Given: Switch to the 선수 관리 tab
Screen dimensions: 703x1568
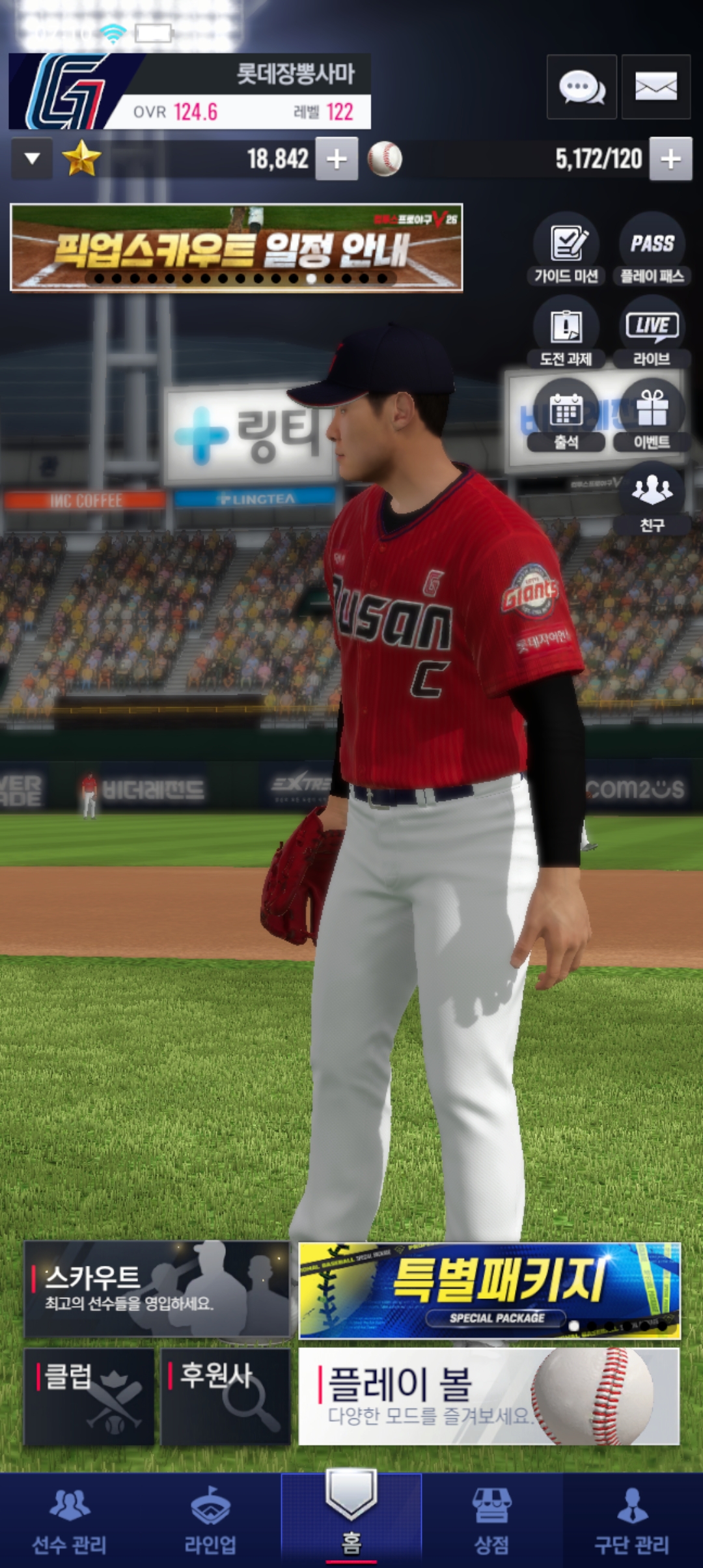Looking at the screenshot, I should click(70, 1520).
